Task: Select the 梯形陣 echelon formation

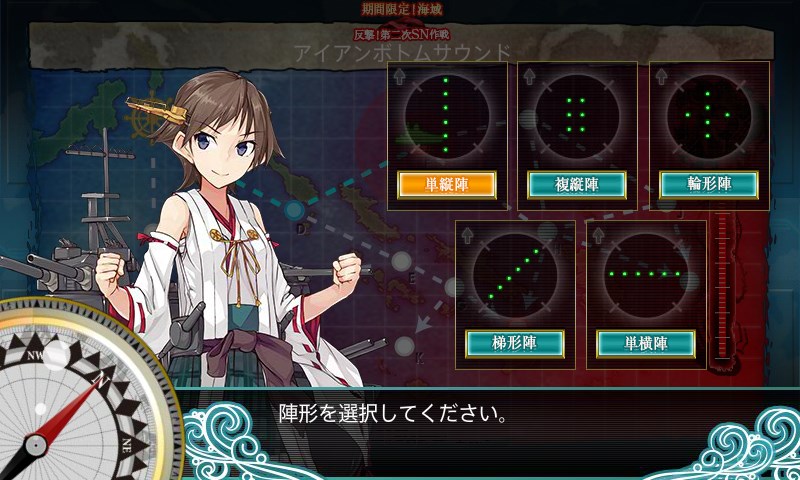Action: 515,343
